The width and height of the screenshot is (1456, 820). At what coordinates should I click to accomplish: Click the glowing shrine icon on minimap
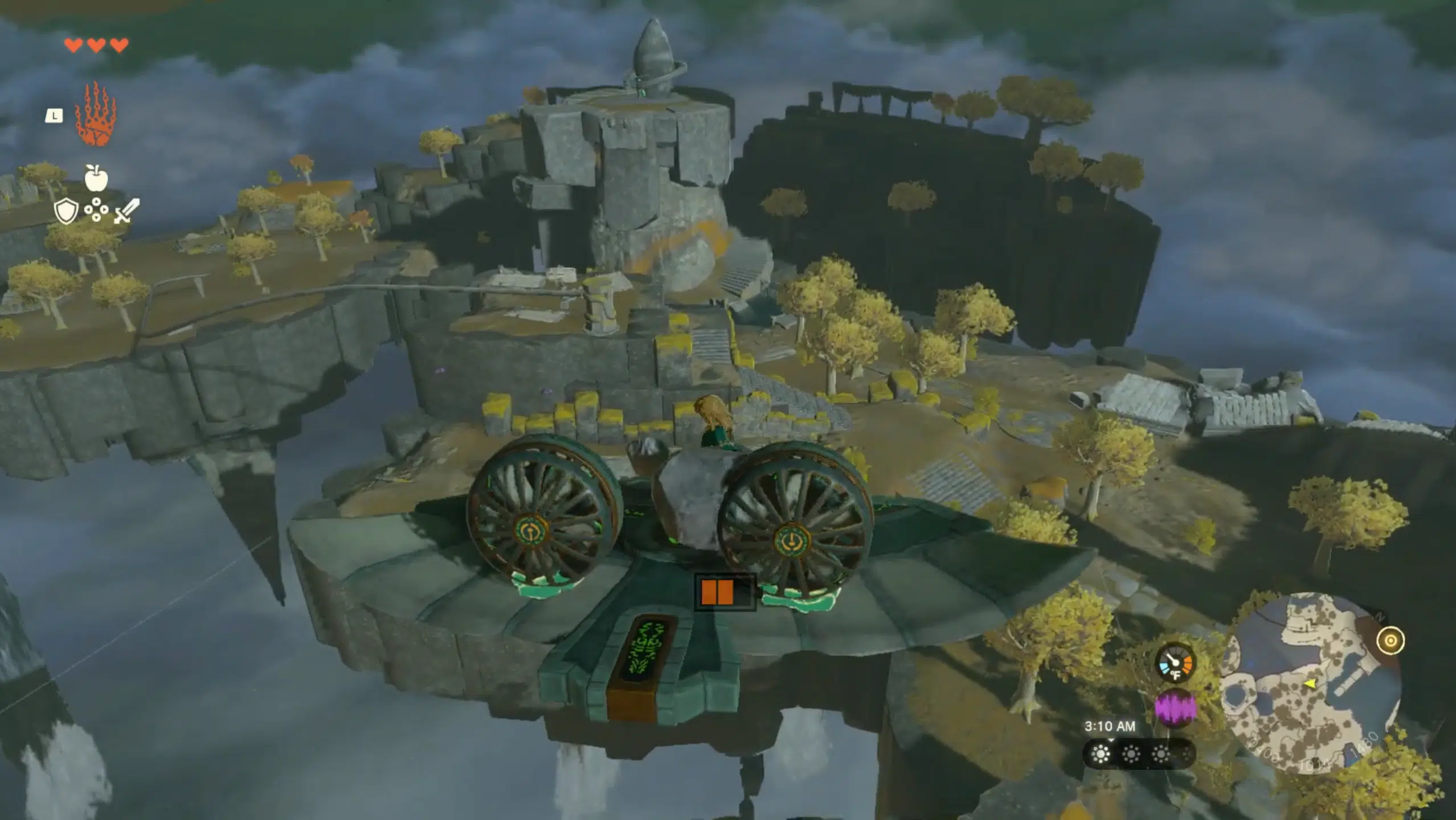click(1390, 641)
